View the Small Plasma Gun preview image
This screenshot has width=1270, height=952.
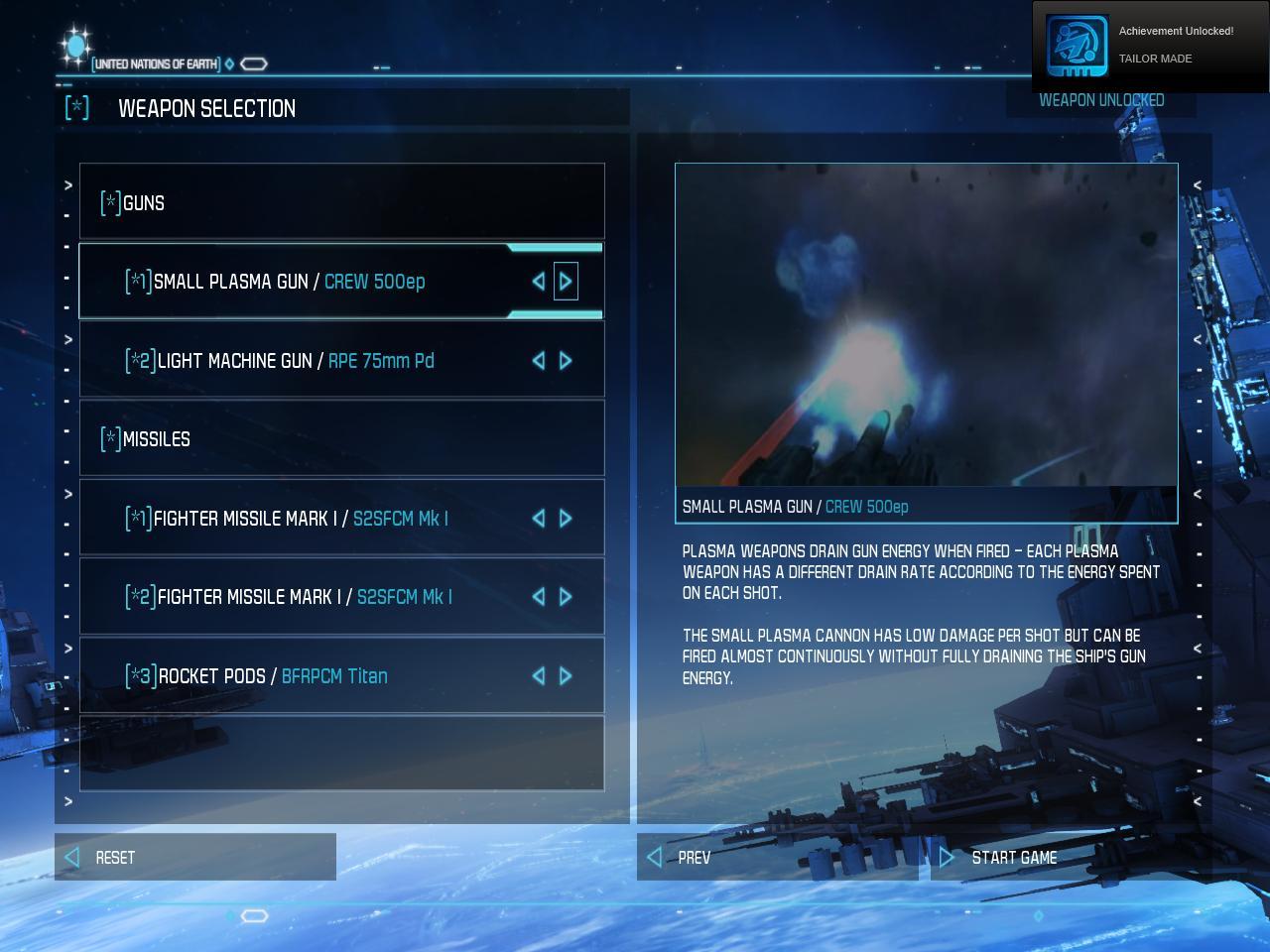[x=926, y=325]
